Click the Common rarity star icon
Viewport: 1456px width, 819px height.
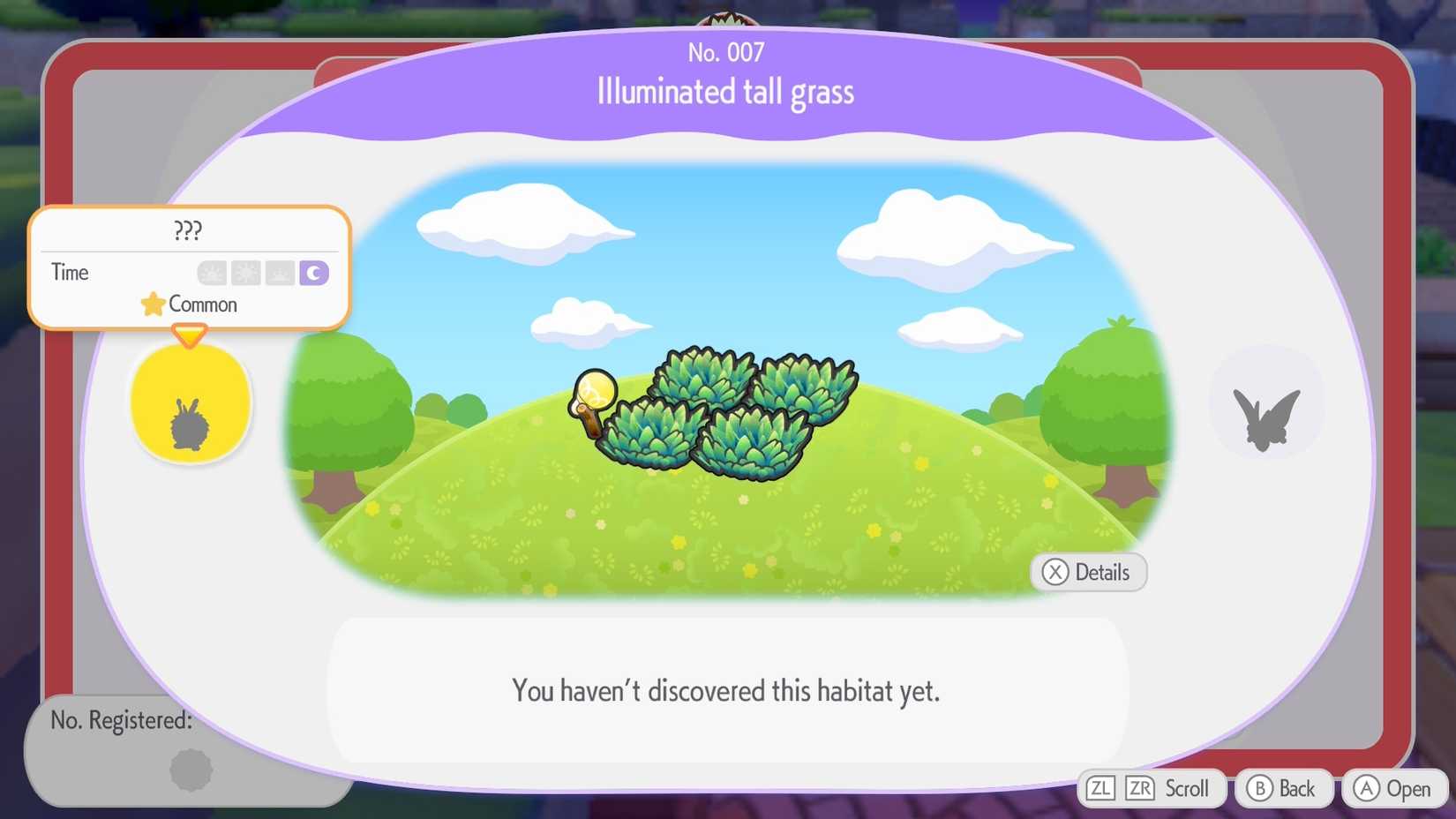click(x=152, y=304)
